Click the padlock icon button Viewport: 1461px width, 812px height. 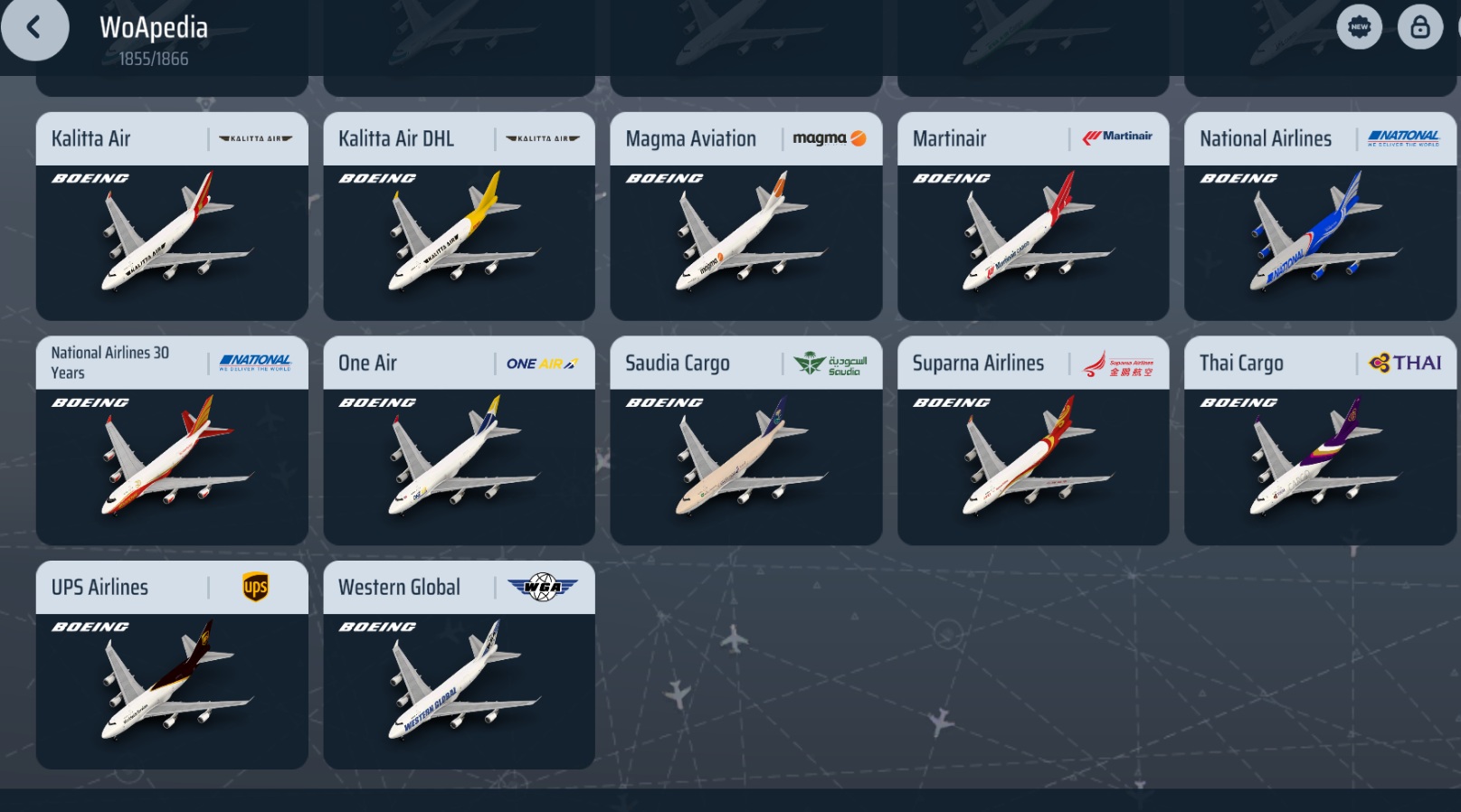pos(1419,27)
